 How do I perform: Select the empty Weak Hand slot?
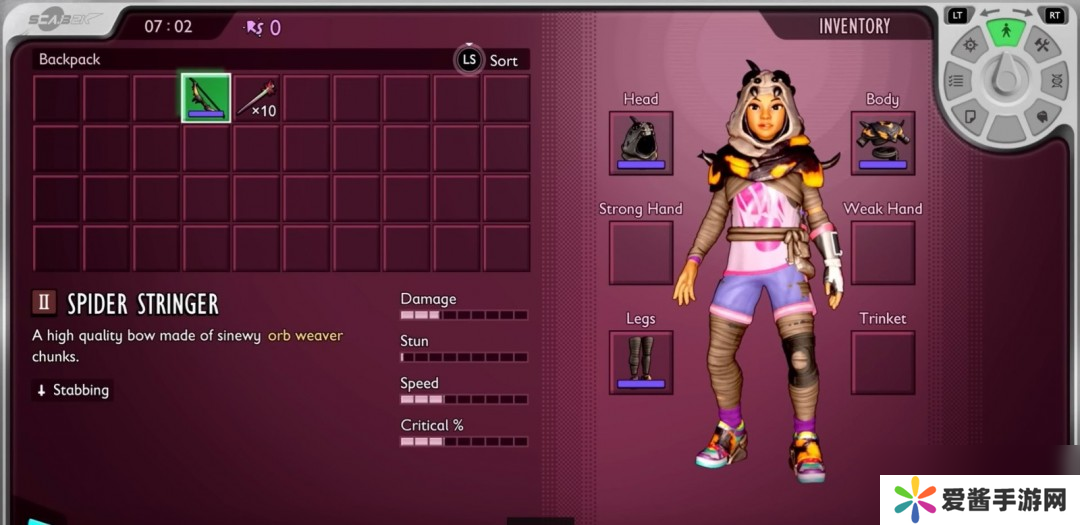click(x=883, y=252)
